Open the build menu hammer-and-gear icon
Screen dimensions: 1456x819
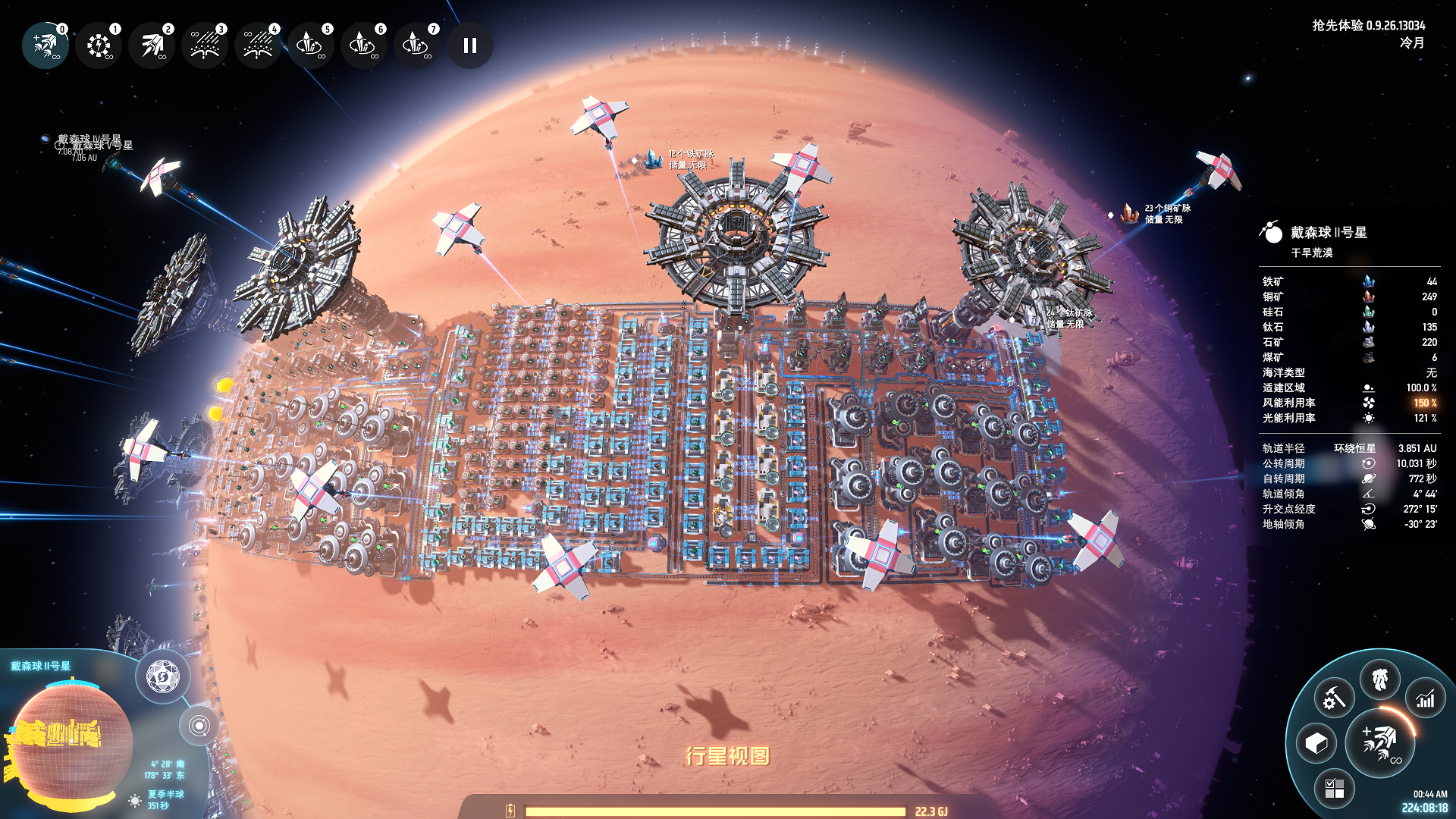[x=1334, y=698]
